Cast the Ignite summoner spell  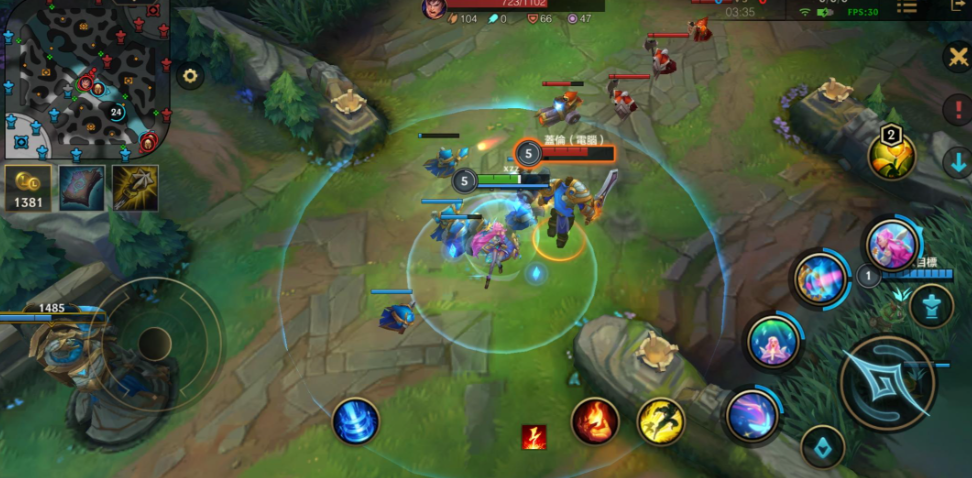pos(595,421)
